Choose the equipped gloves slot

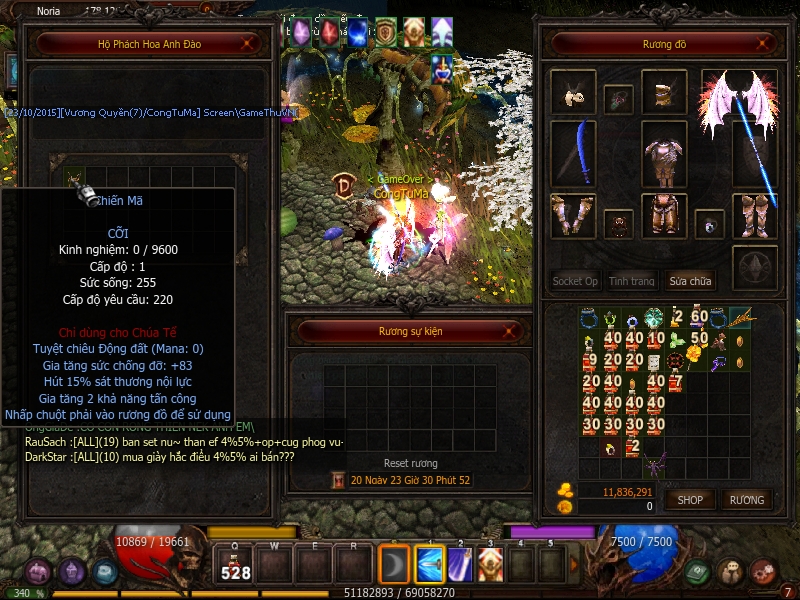click(x=573, y=214)
